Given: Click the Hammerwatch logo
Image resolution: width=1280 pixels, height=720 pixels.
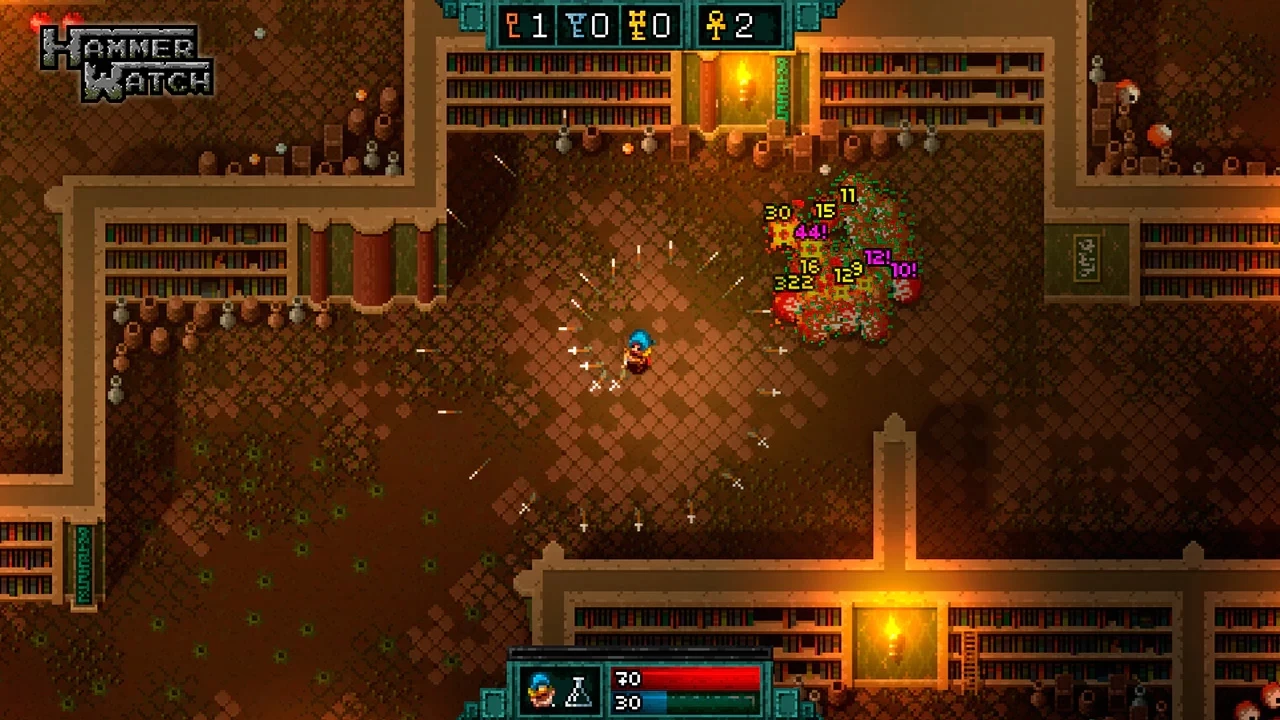Looking at the screenshot, I should click(x=126, y=62).
